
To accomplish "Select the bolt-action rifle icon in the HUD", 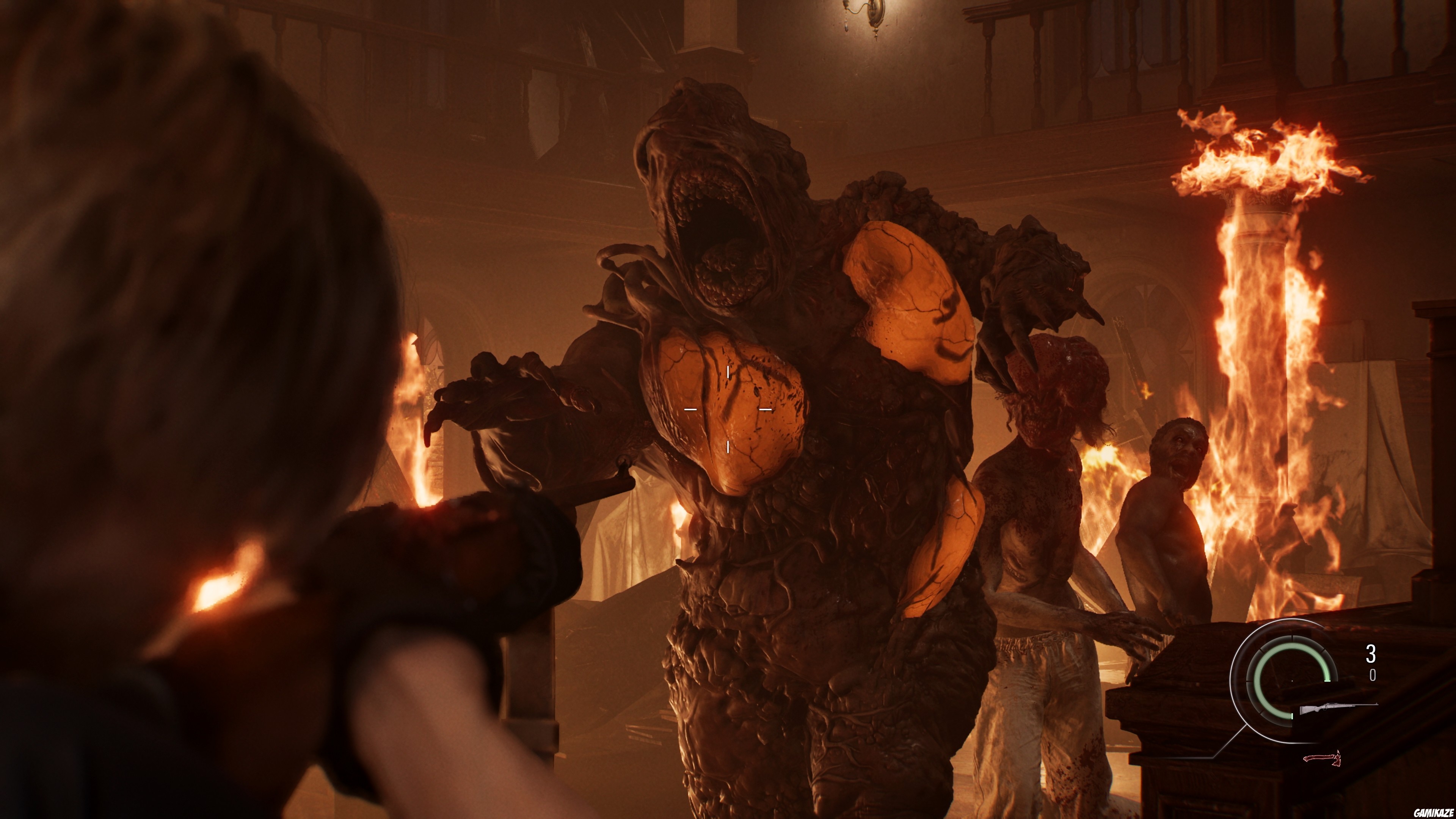I will 1335,707.
